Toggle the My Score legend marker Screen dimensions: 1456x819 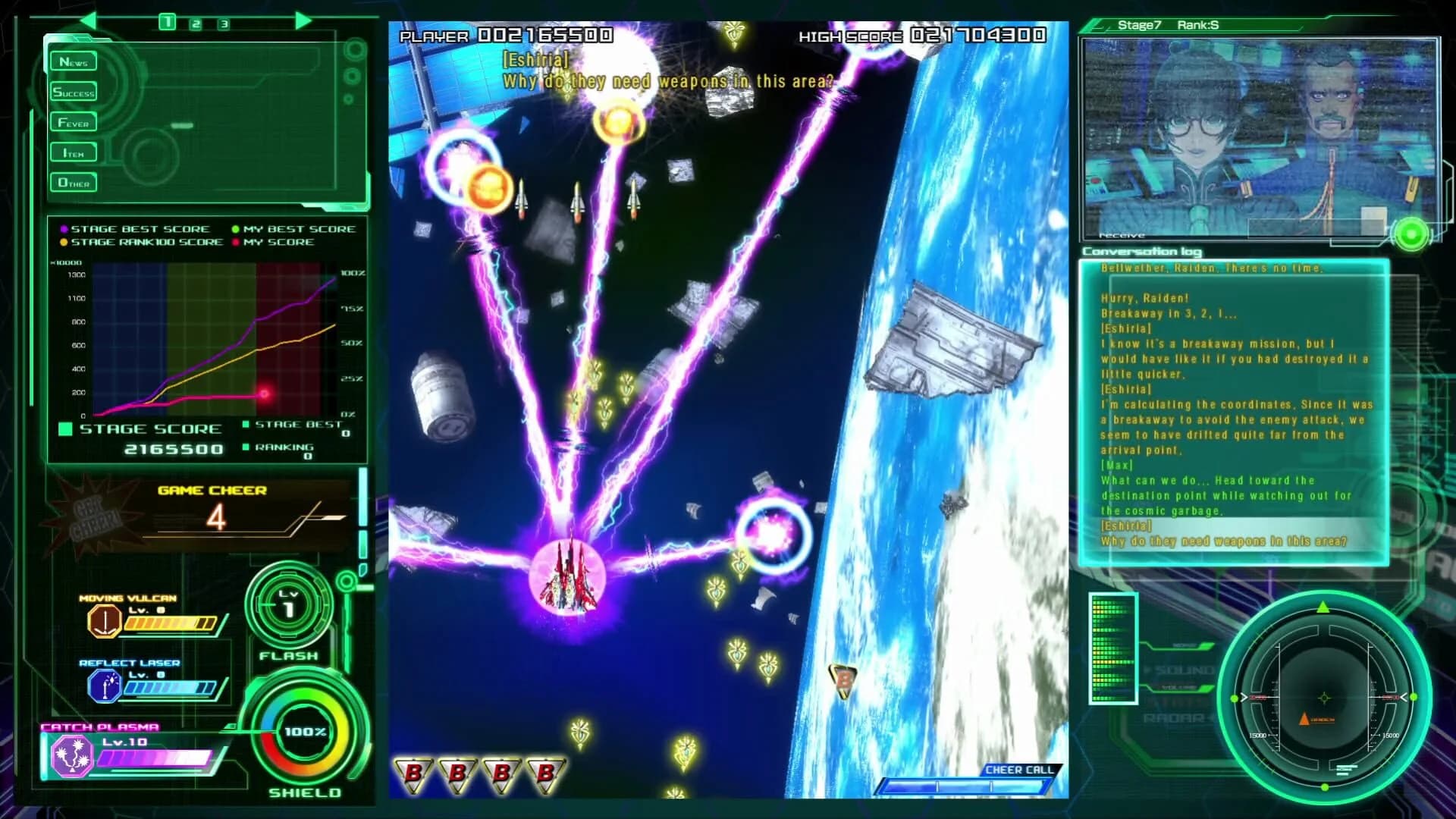coord(236,243)
